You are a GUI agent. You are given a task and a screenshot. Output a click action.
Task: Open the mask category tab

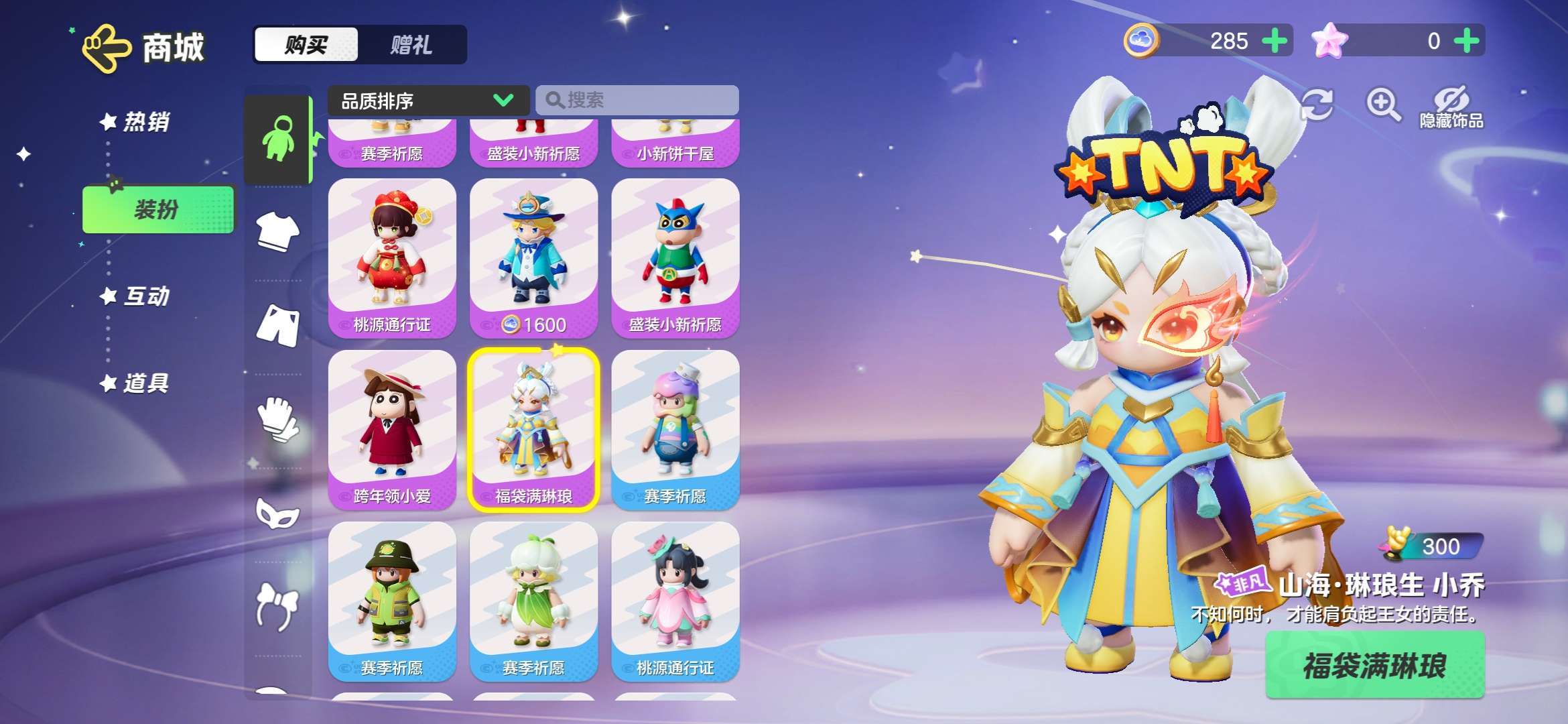point(278,514)
